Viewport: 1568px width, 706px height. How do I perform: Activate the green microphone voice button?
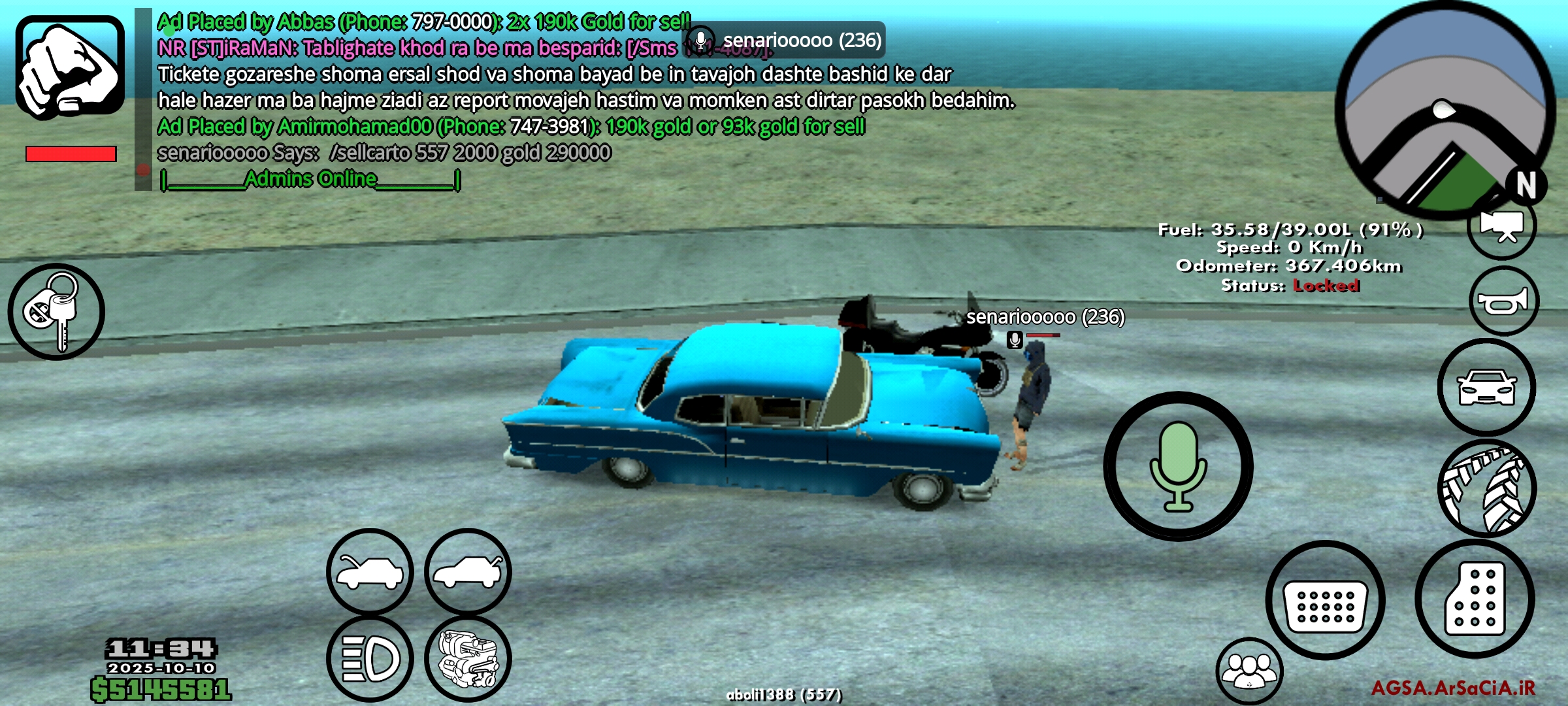click(1178, 466)
